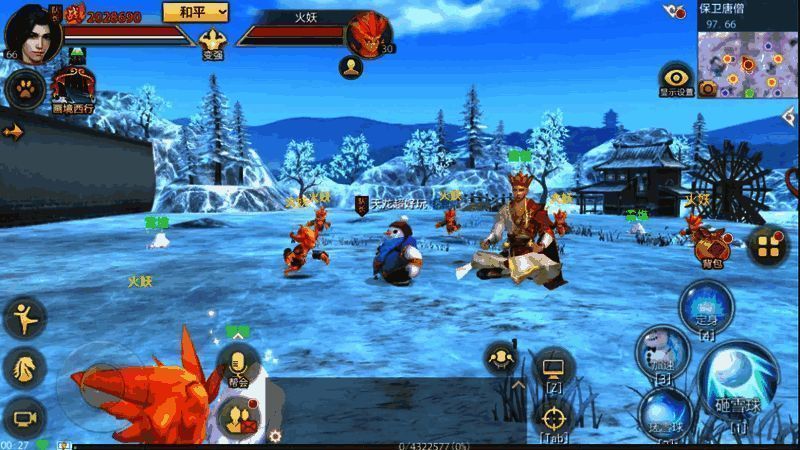Click the camera icon beside minimap

click(708, 88)
